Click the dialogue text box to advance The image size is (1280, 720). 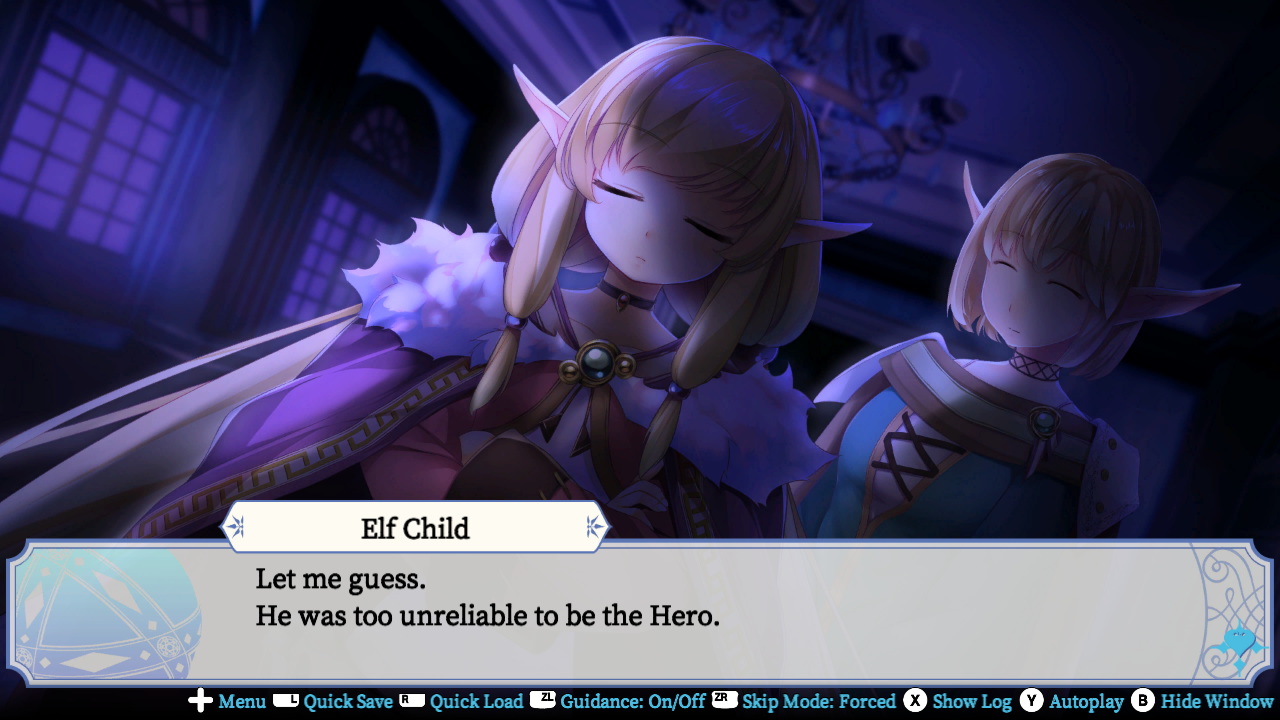point(640,600)
